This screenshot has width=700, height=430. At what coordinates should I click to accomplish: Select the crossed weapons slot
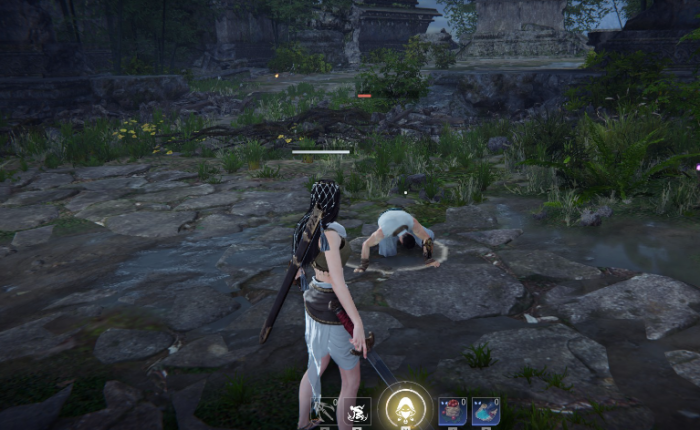click(x=324, y=411)
